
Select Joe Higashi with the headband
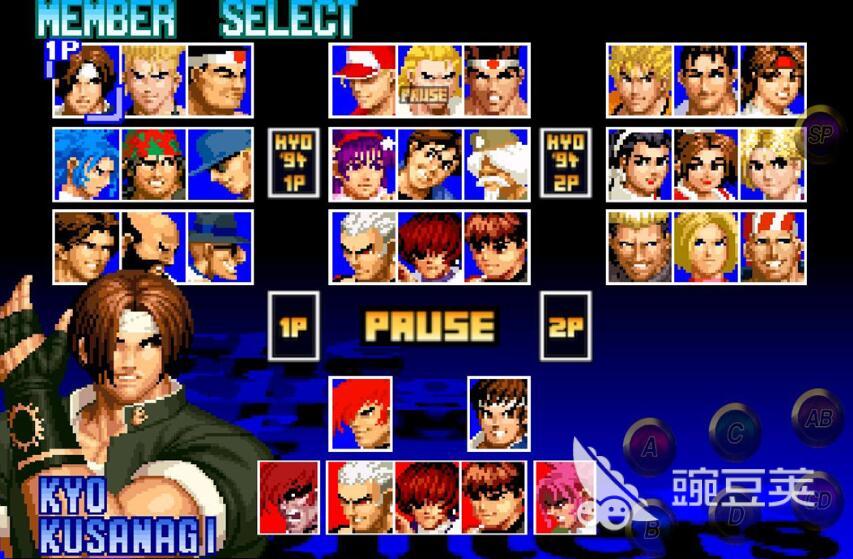click(495, 79)
